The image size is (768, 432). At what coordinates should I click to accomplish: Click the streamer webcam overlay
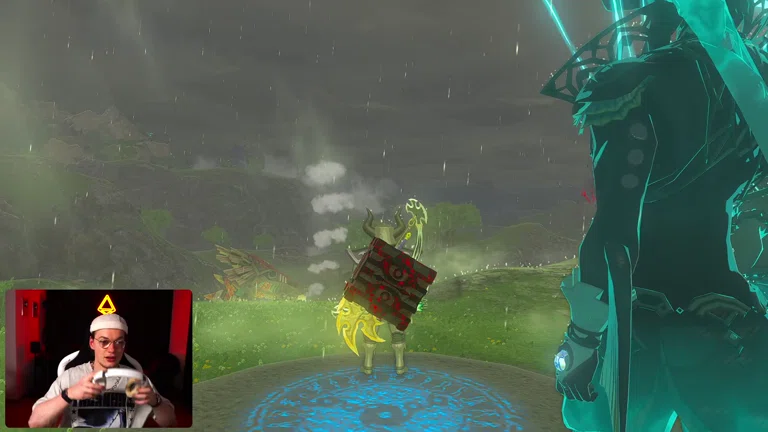pyautogui.click(x=98, y=359)
